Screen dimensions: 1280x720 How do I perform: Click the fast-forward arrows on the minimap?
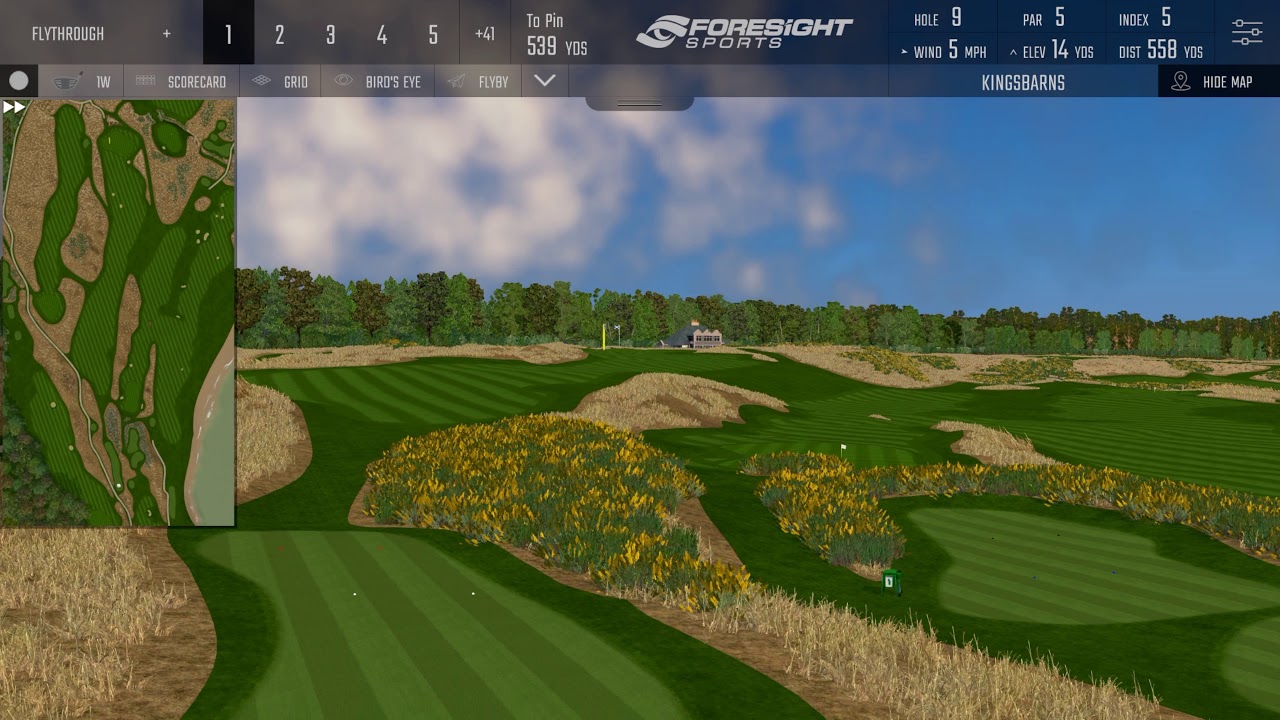[x=14, y=107]
